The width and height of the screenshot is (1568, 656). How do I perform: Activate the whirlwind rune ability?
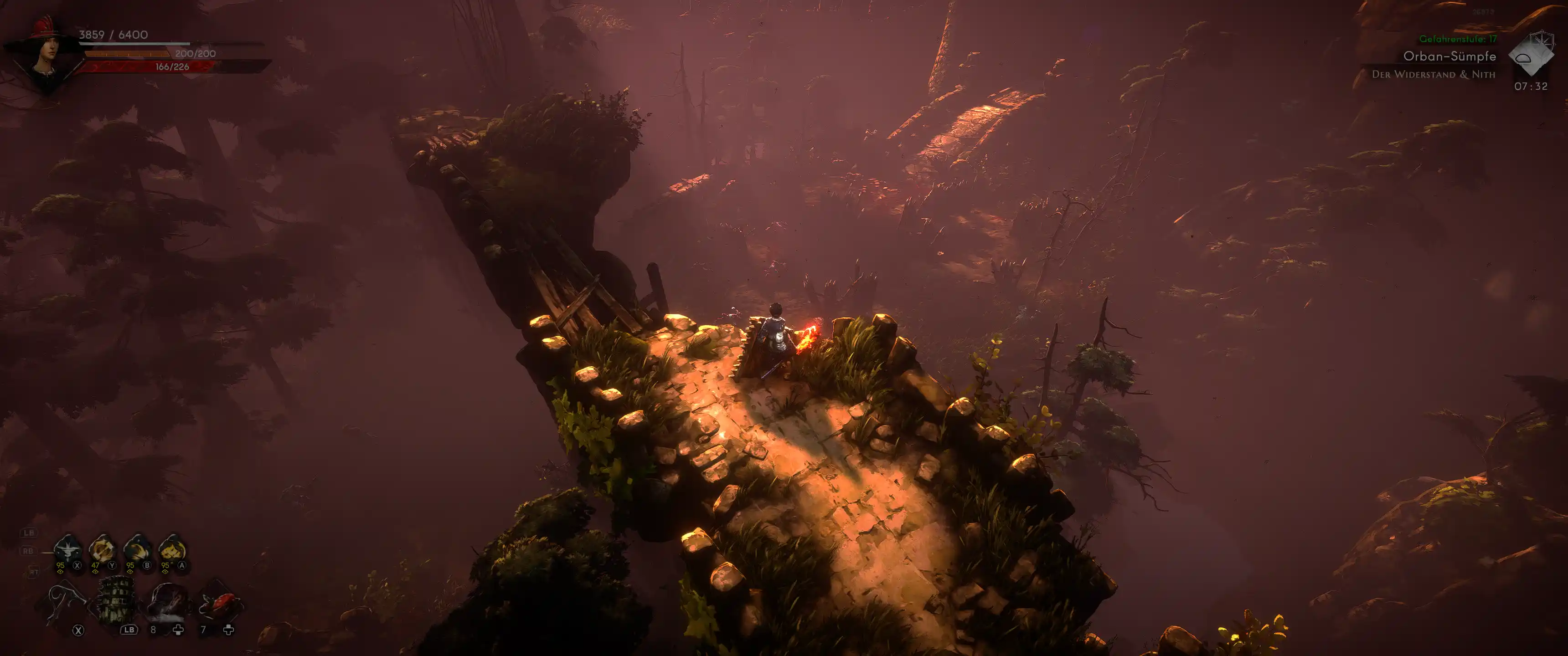point(67,549)
